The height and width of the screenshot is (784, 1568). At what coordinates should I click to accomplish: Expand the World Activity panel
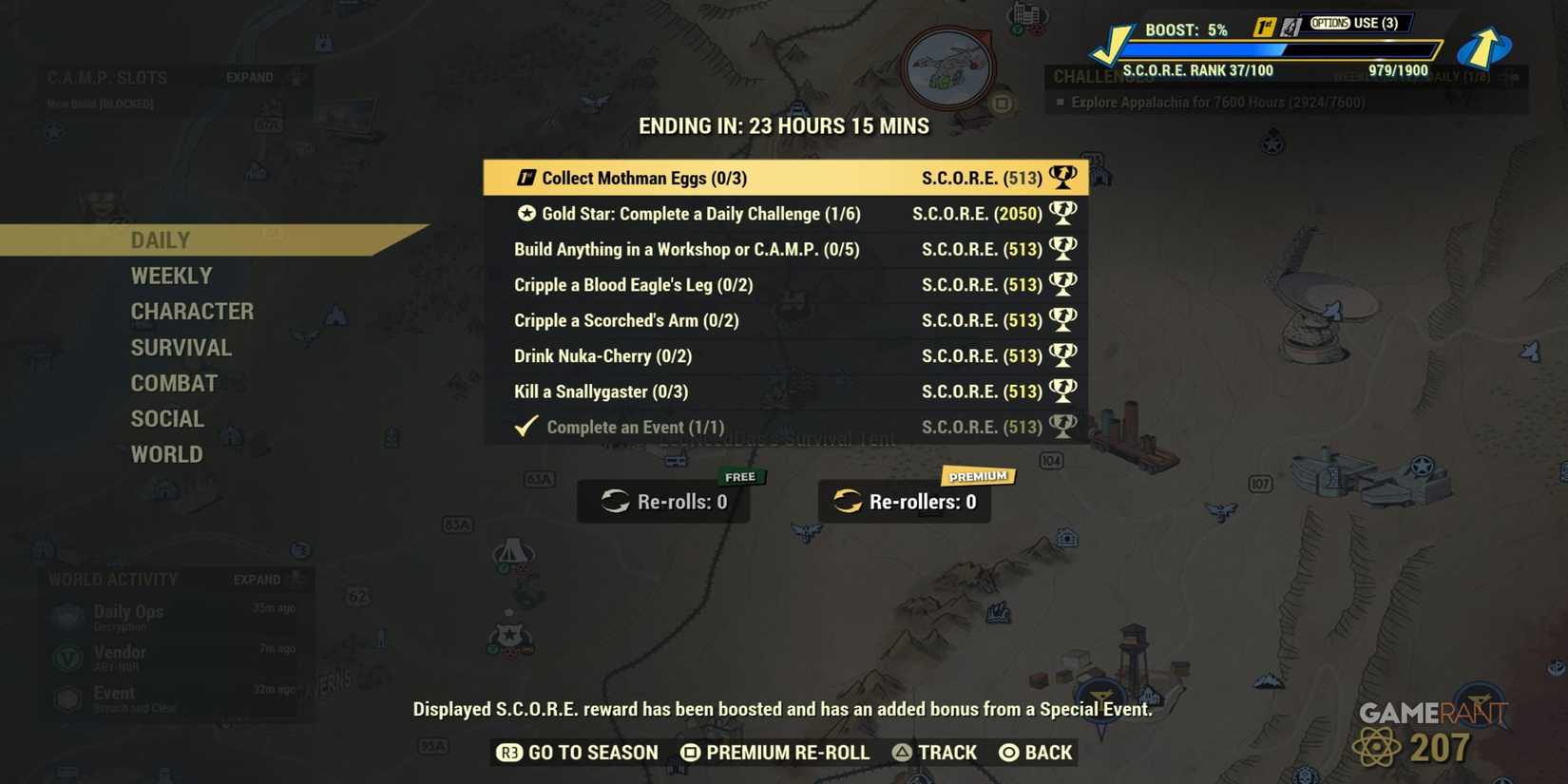point(257,579)
